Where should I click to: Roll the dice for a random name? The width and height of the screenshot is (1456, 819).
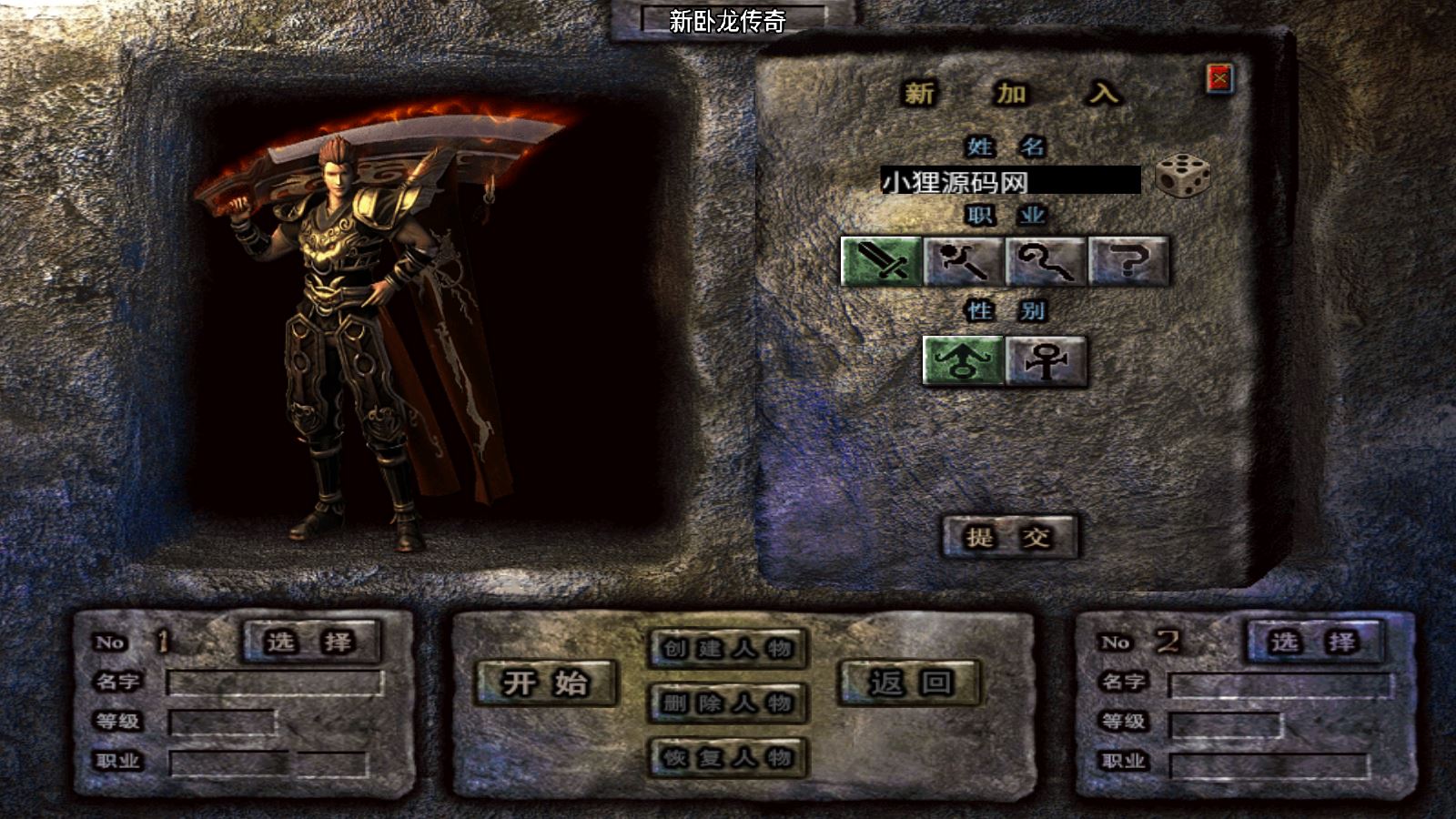pos(1182,176)
